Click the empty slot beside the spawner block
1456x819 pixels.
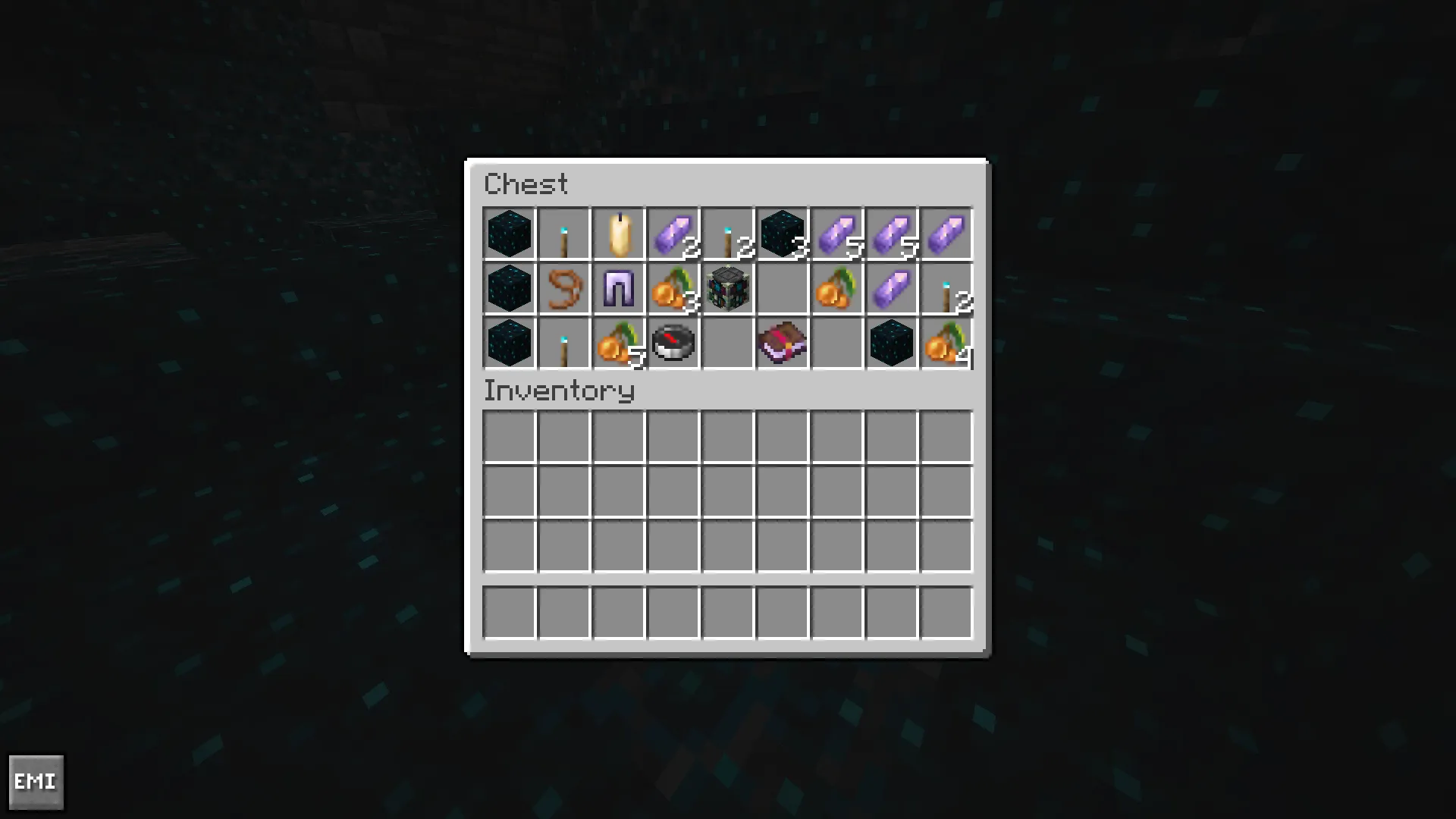(783, 289)
